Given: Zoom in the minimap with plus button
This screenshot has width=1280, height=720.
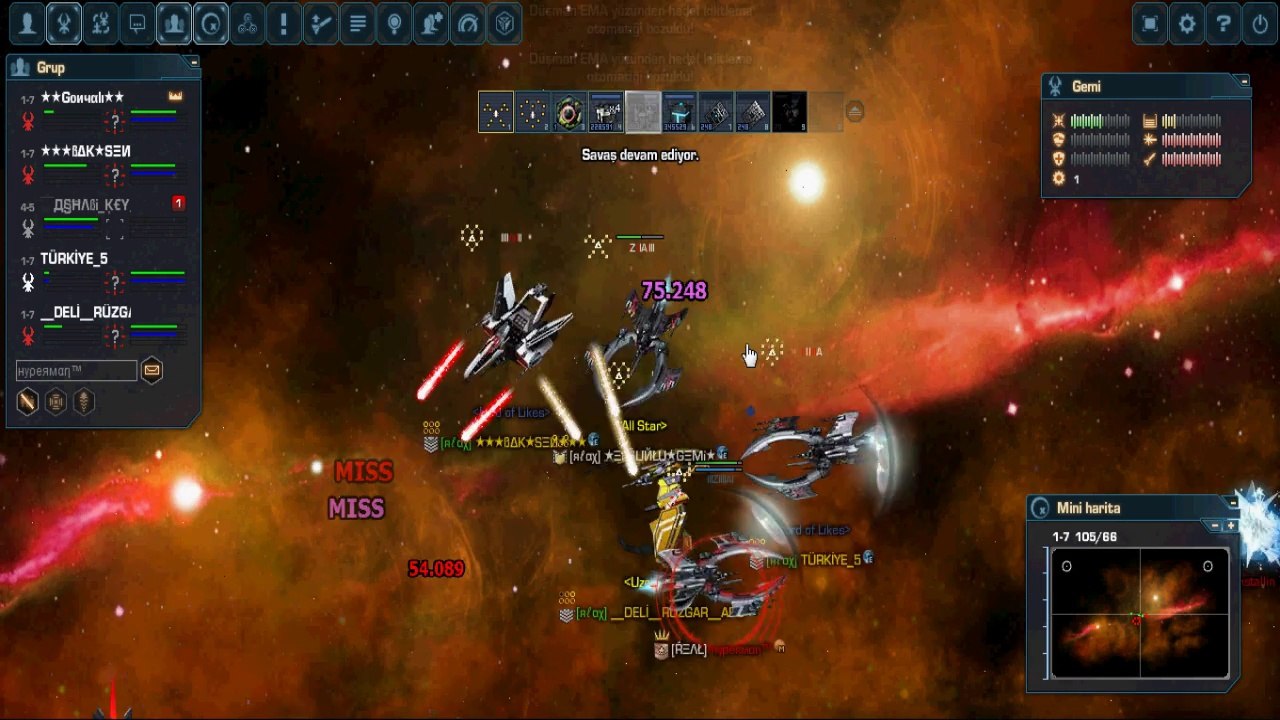Looking at the screenshot, I should click(x=1231, y=526).
